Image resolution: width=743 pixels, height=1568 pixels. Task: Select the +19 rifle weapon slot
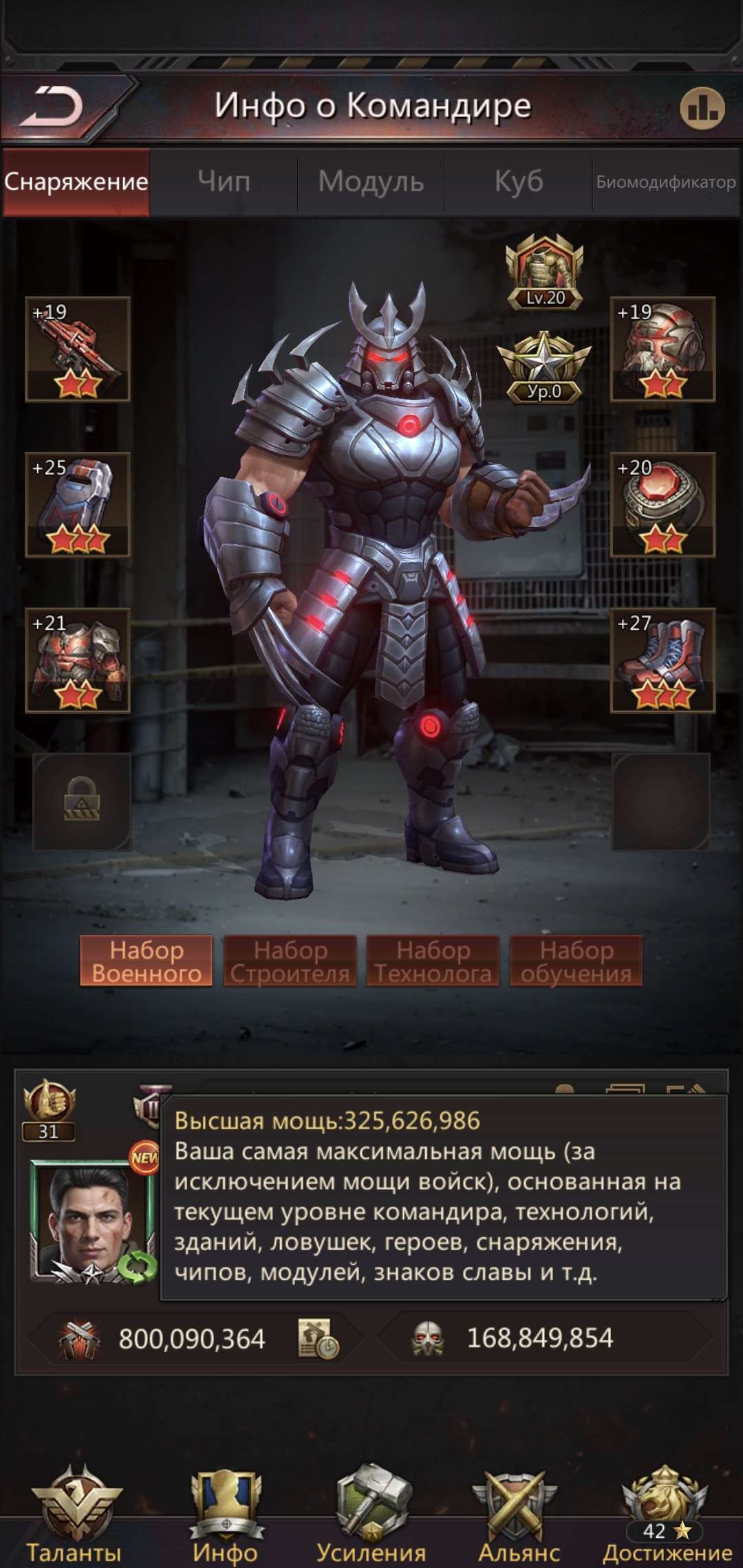point(78,349)
